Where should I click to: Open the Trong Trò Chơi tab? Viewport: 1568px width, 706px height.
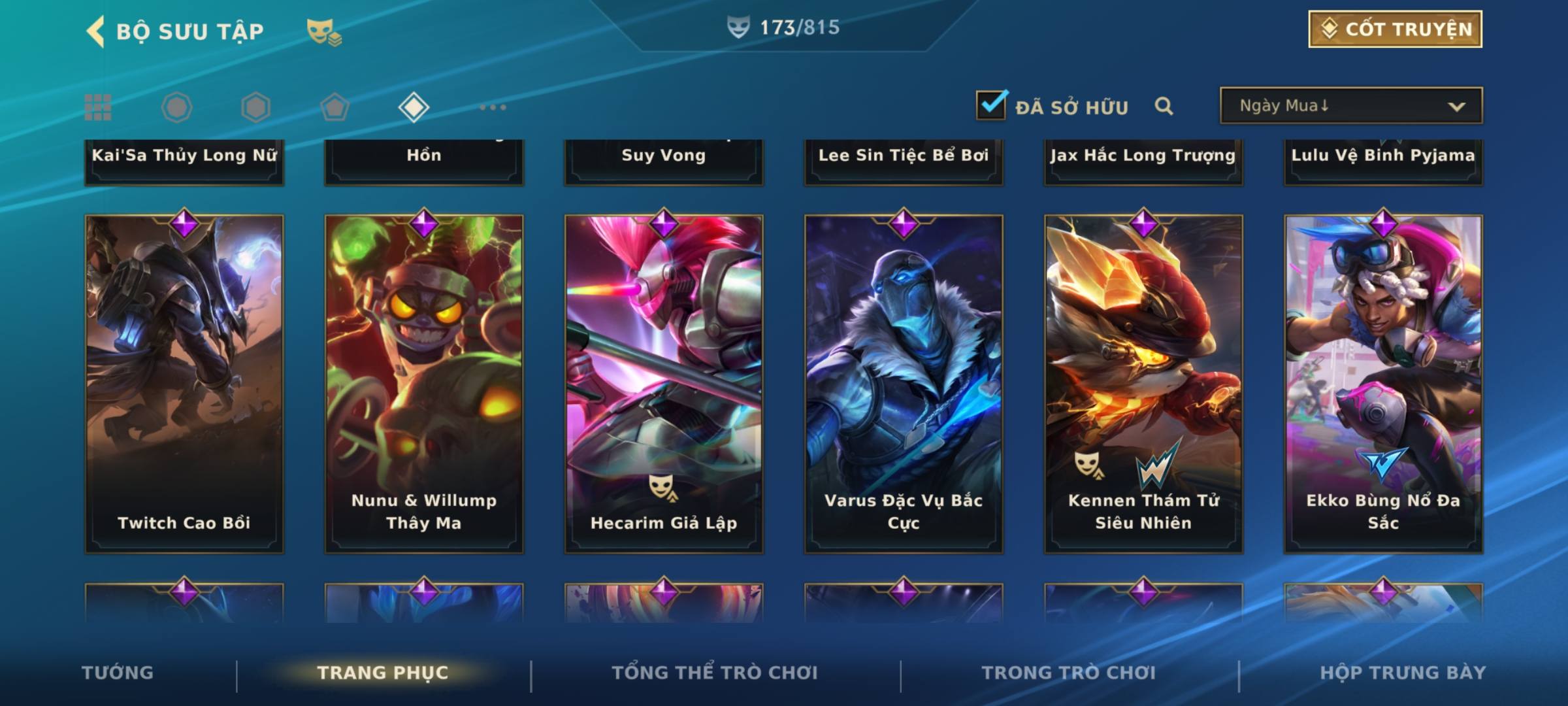click(x=1069, y=673)
